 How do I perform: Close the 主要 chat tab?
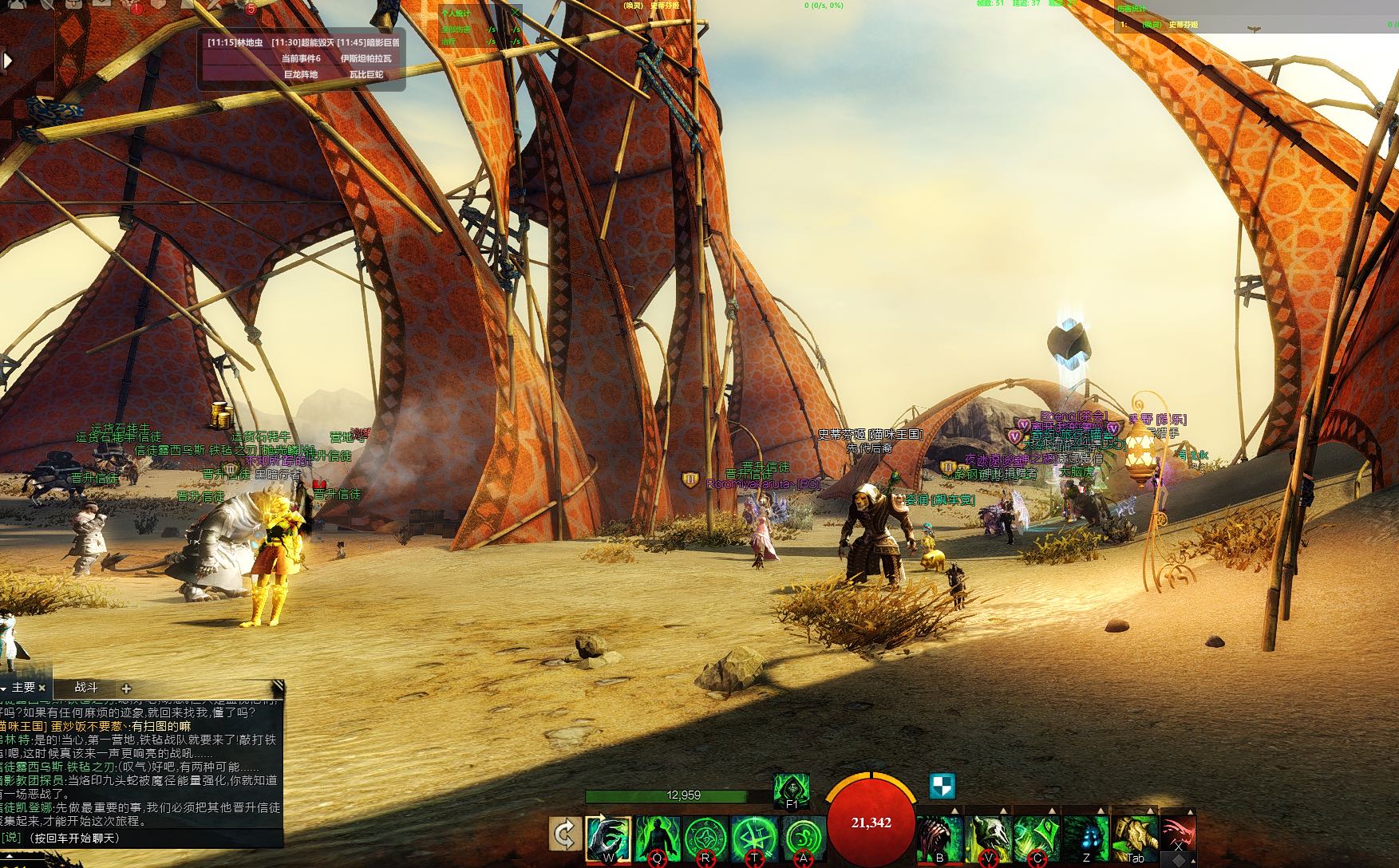[x=42, y=687]
